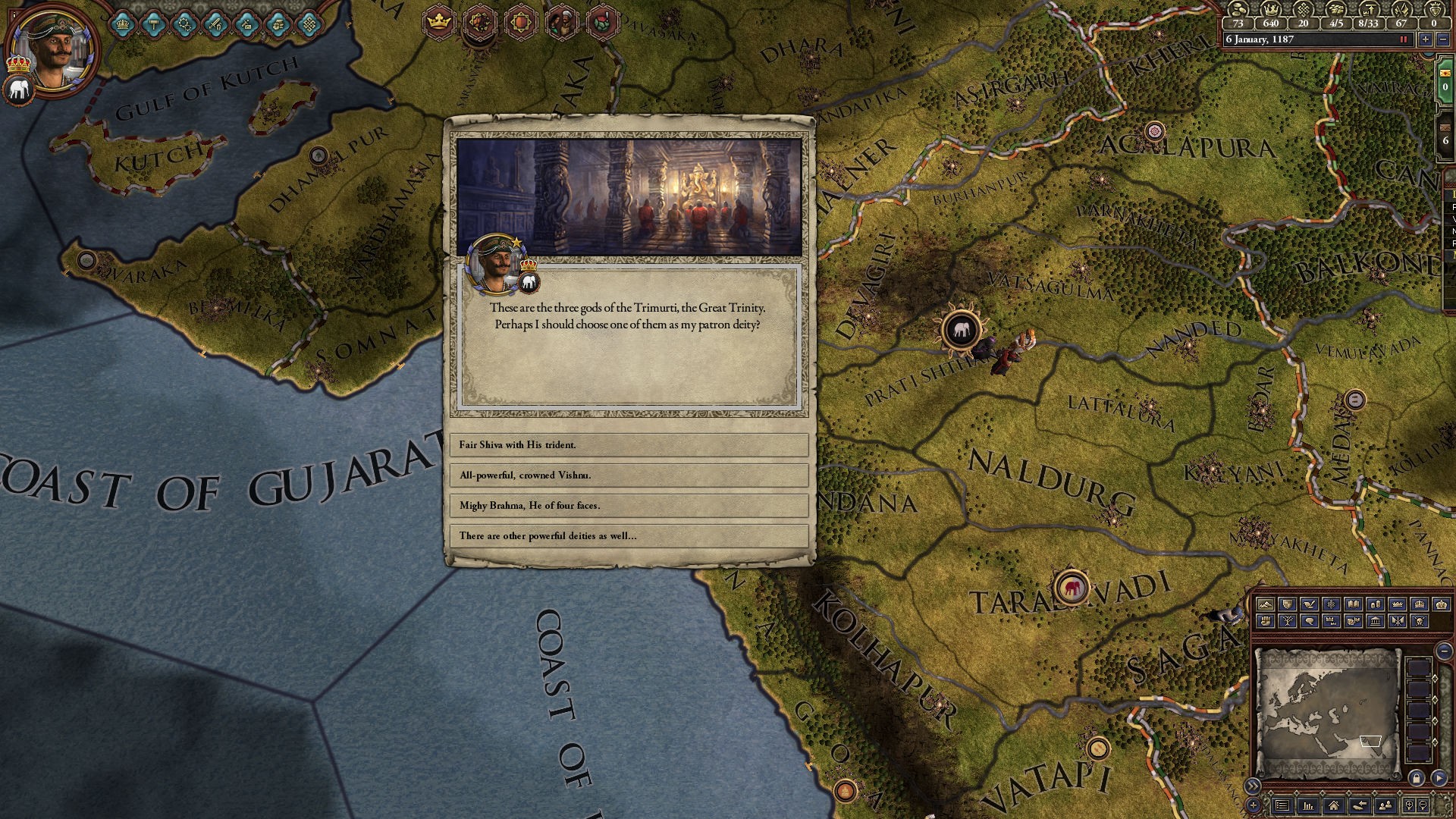Click the rose diplomacy alert icon top center
The image size is (1456, 819).
[x=603, y=21]
